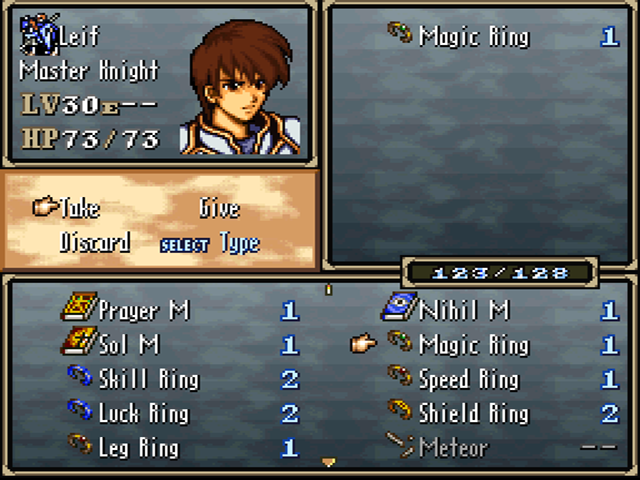Select the Shield Ring entry
This screenshot has height=480, width=640.
tap(473, 413)
